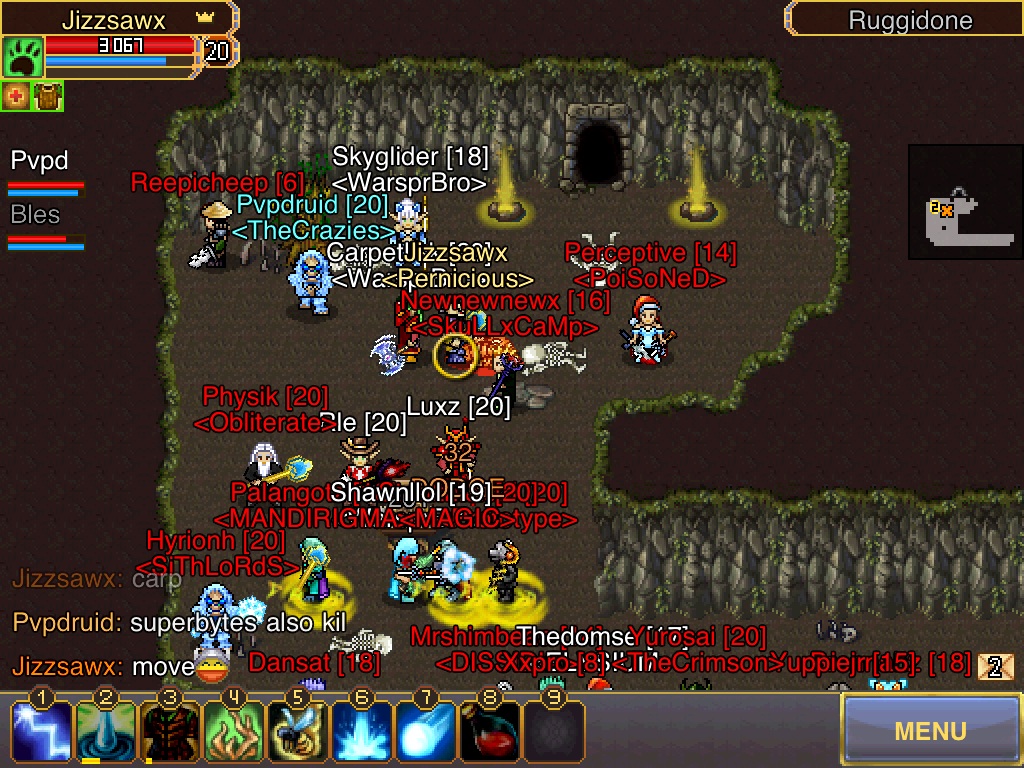This screenshot has height=768, width=1024.
Task: Fire the blue energy orb skill
Action: pos(426,730)
